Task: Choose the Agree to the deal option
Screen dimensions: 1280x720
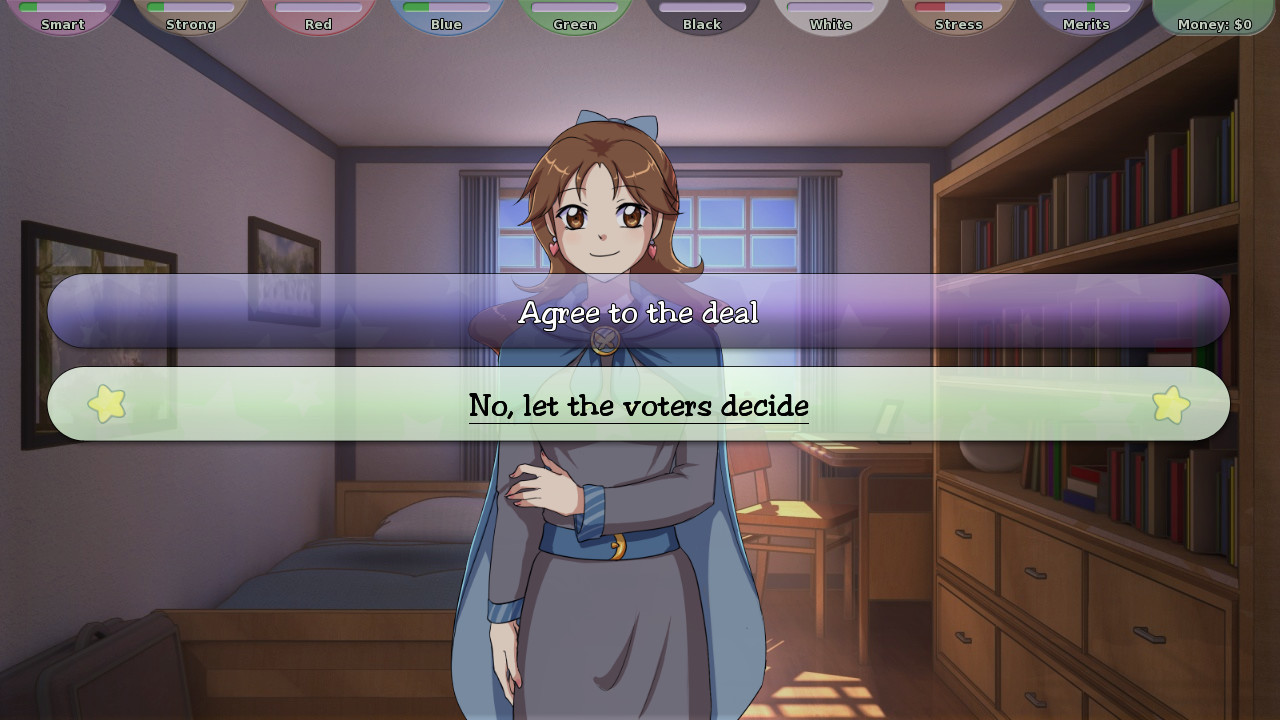Action: [x=638, y=312]
